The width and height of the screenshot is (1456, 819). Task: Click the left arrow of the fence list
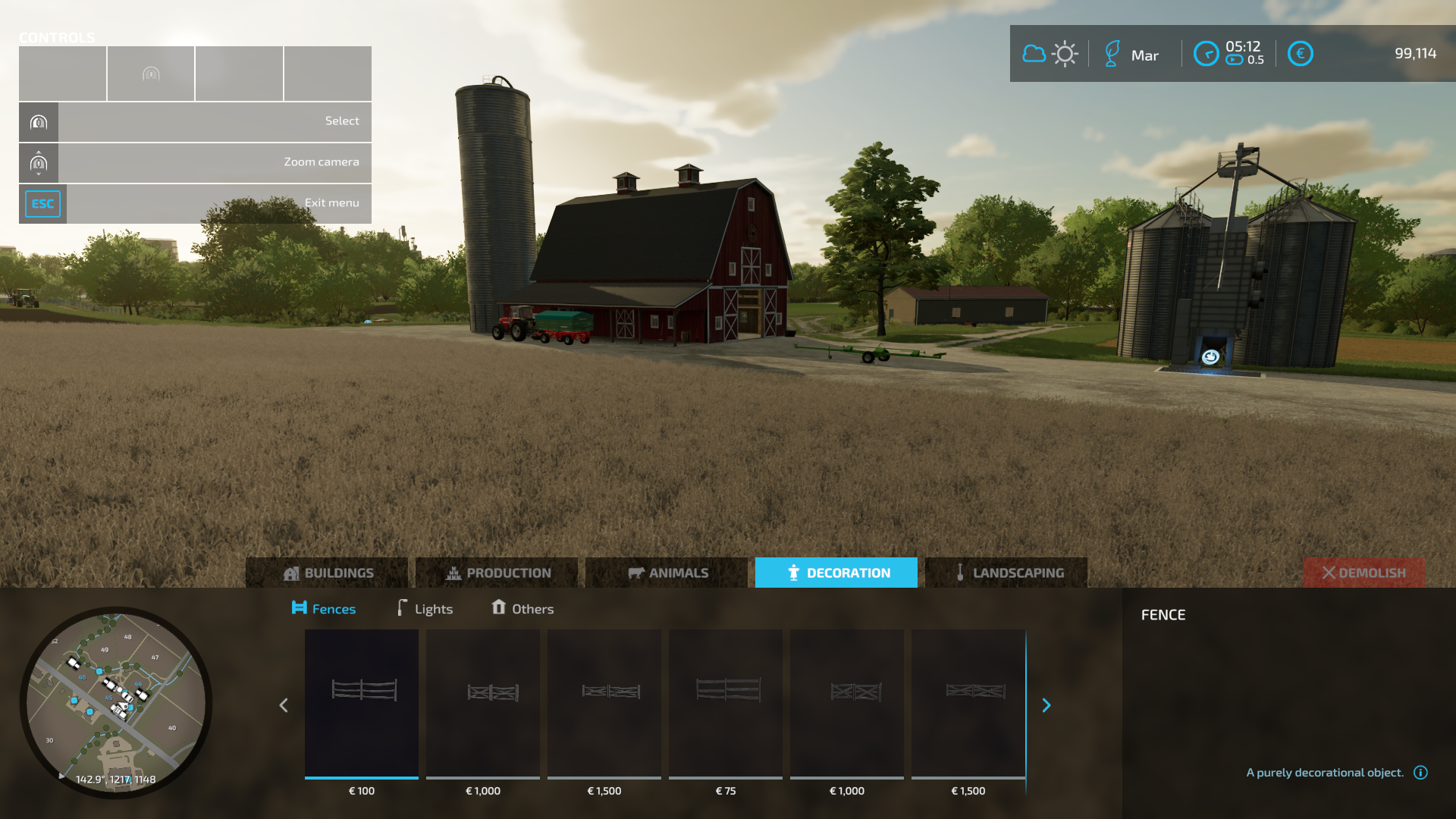pos(284,705)
